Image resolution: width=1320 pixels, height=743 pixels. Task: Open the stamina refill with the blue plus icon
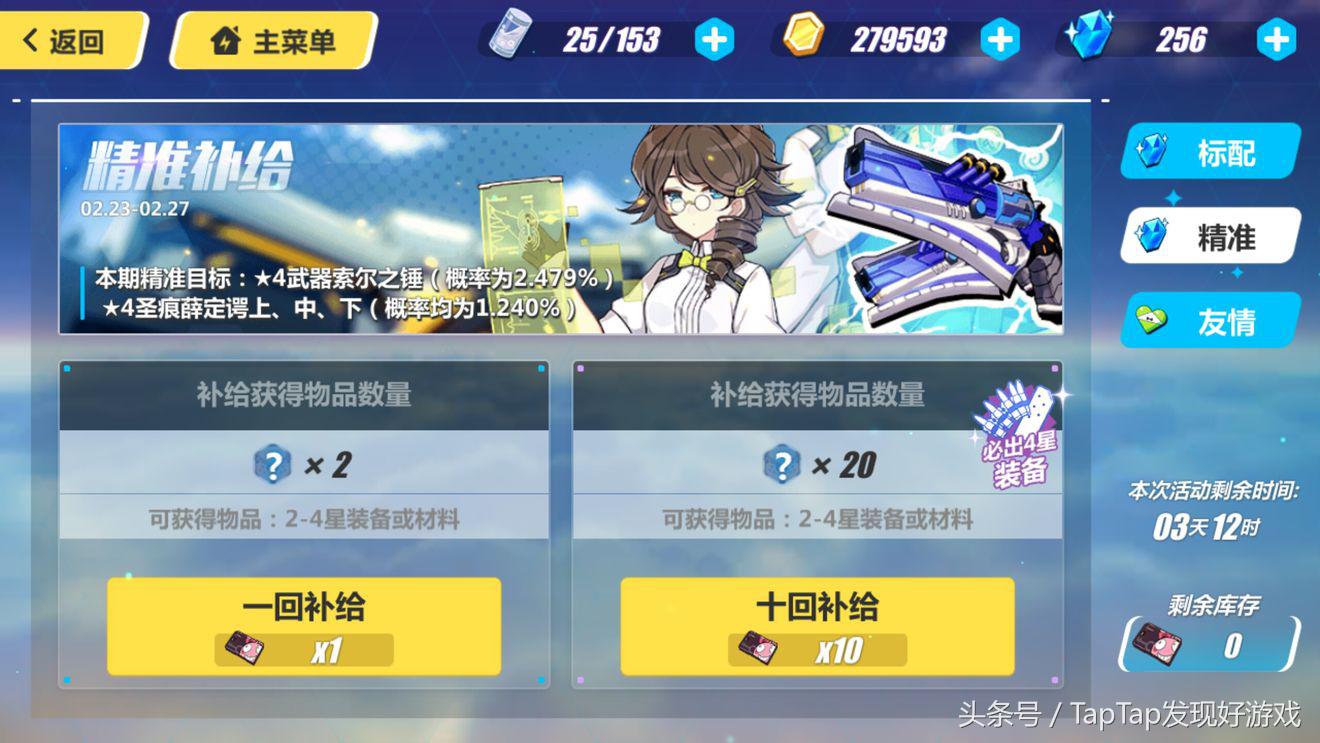pos(713,40)
